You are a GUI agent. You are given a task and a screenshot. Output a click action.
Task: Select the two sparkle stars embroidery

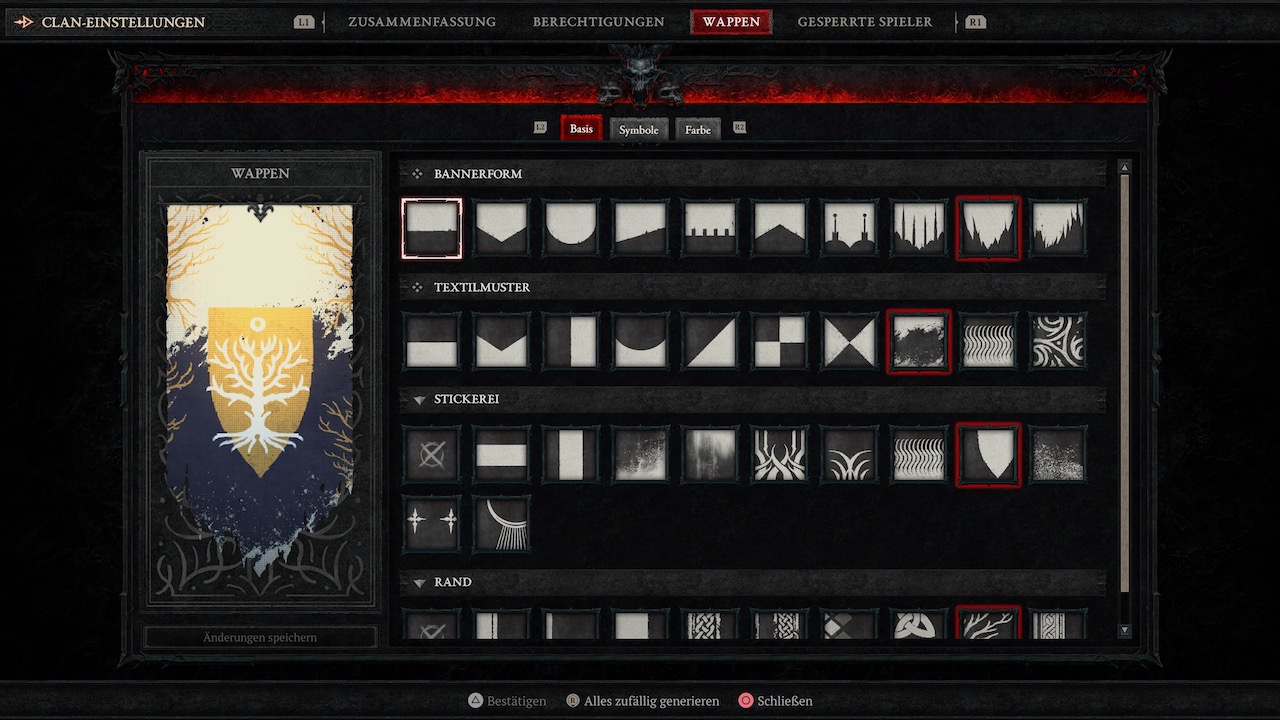432,523
